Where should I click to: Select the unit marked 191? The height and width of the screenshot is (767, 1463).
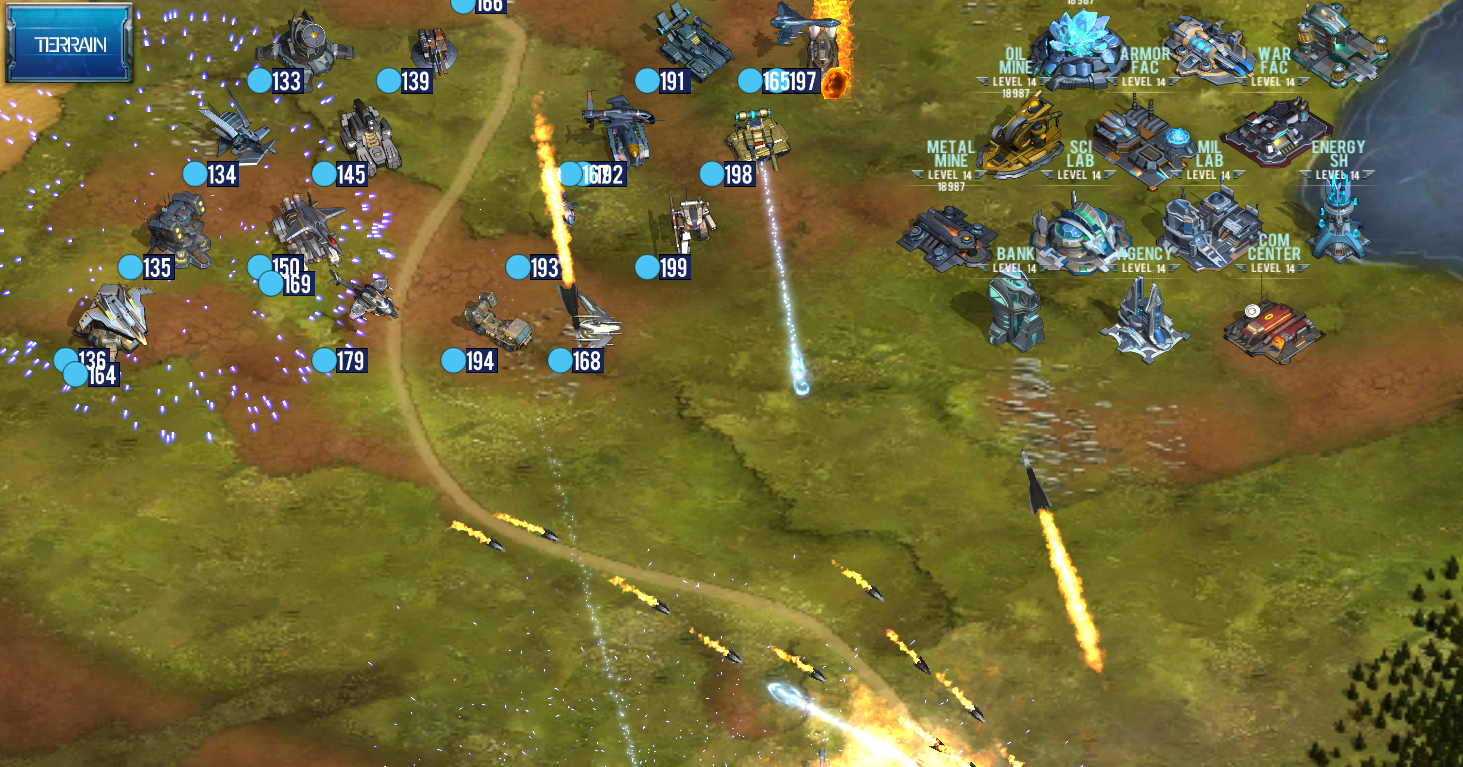[x=692, y=40]
